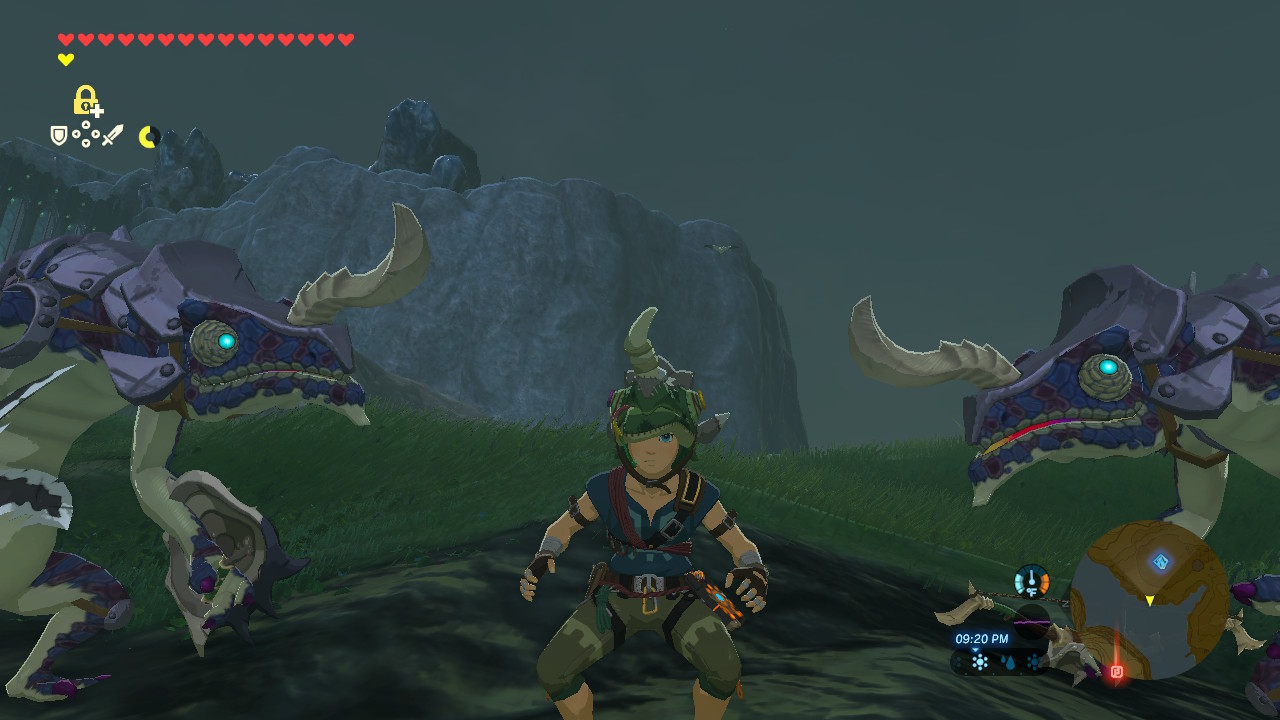This screenshot has height=720, width=1280.
Task: Open the circular minimap
Action: [x=1149, y=600]
